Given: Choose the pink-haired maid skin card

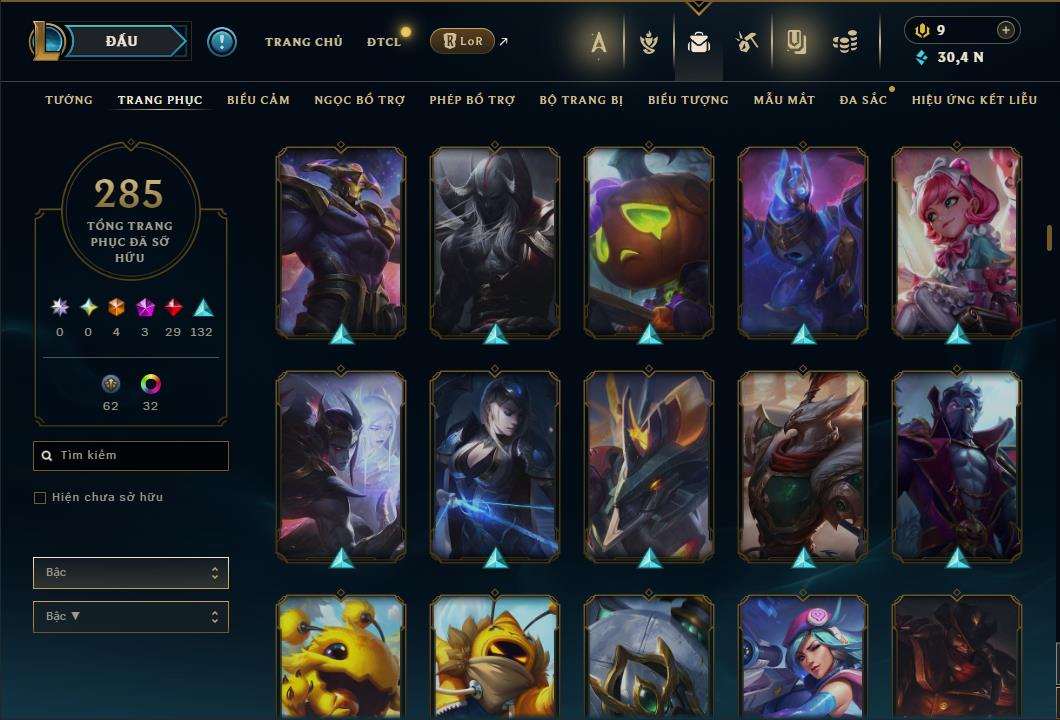Looking at the screenshot, I should [957, 242].
